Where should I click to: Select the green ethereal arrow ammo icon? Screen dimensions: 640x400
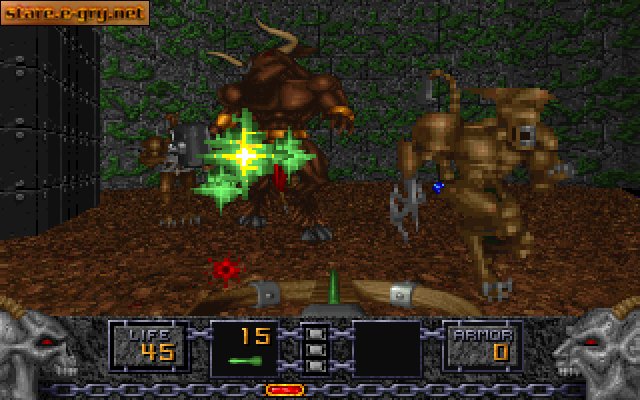(x=245, y=360)
